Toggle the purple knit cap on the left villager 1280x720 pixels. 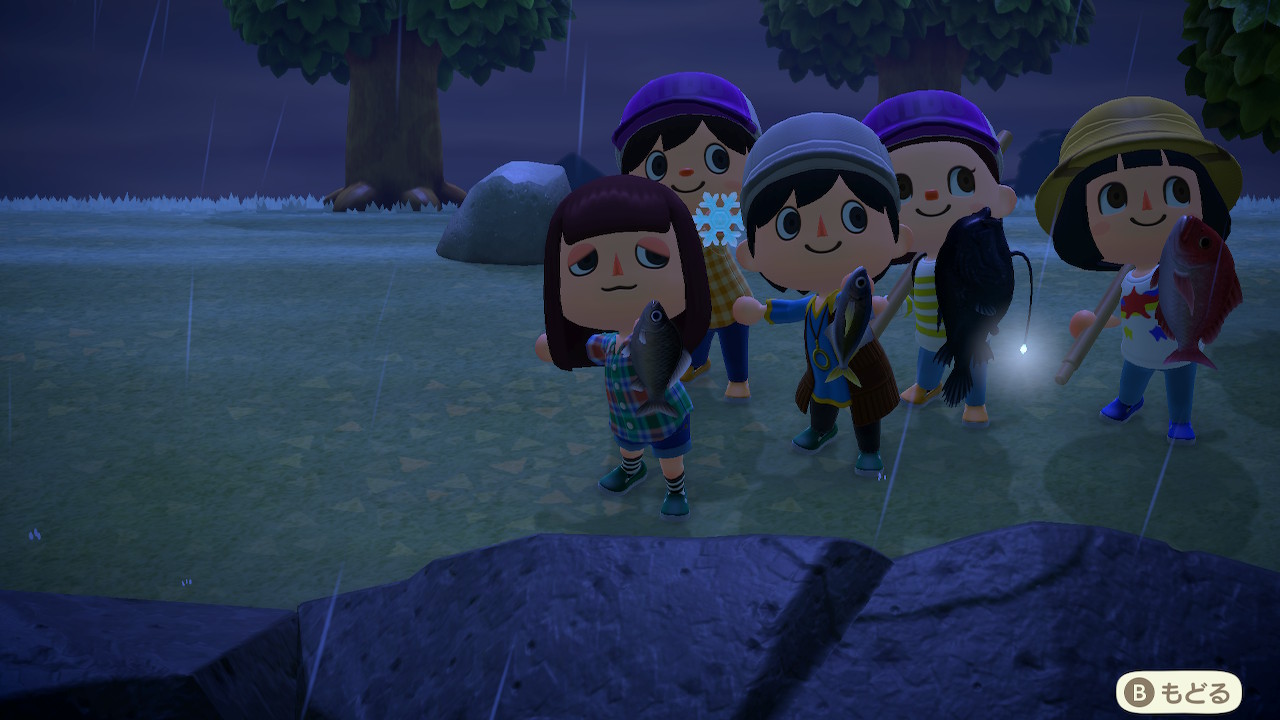pyautogui.click(x=685, y=100)
